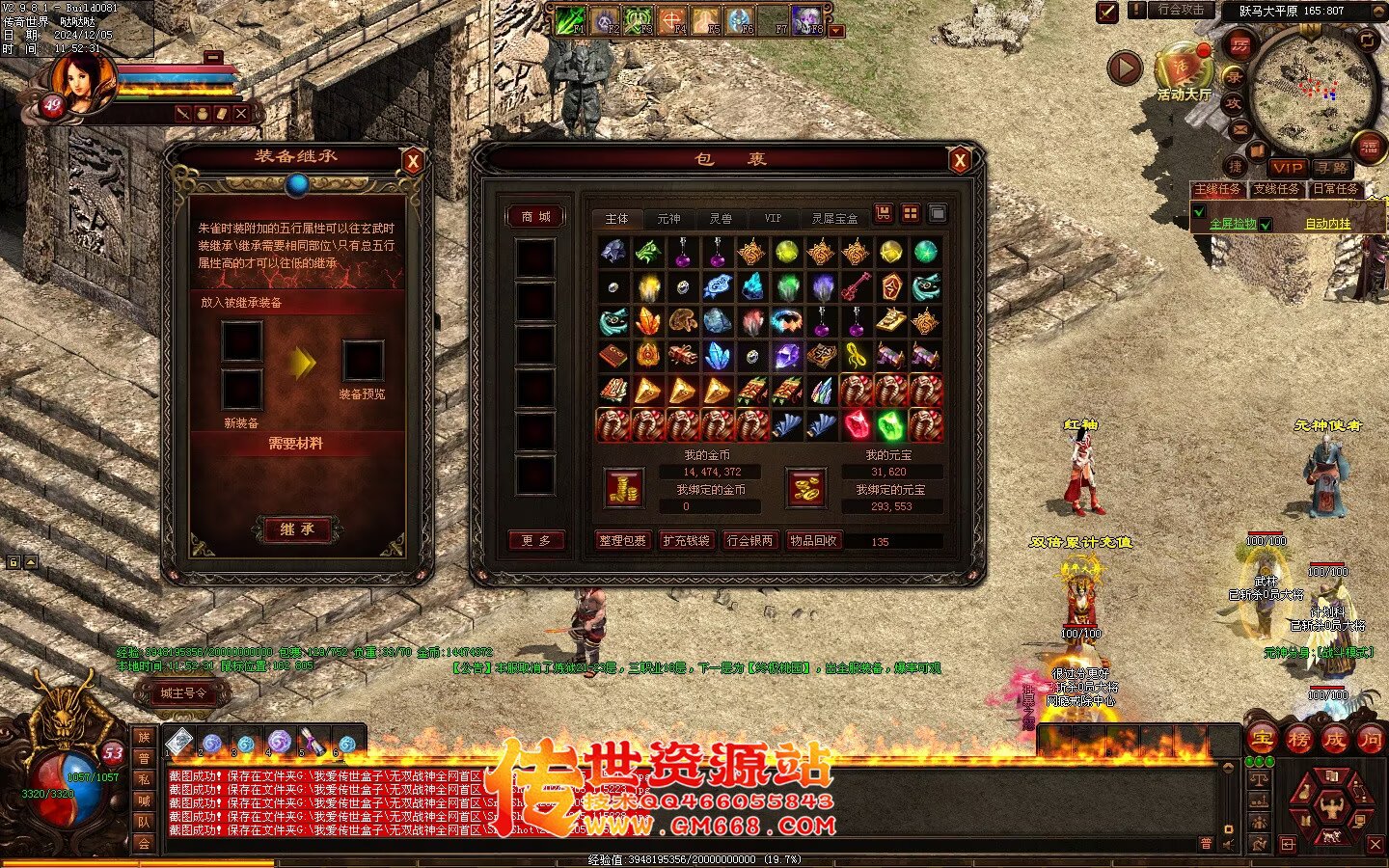Switch to the 元神 inventory tab
The image size is (1389, 868).
pyautogui.click(x=668, y=219)
